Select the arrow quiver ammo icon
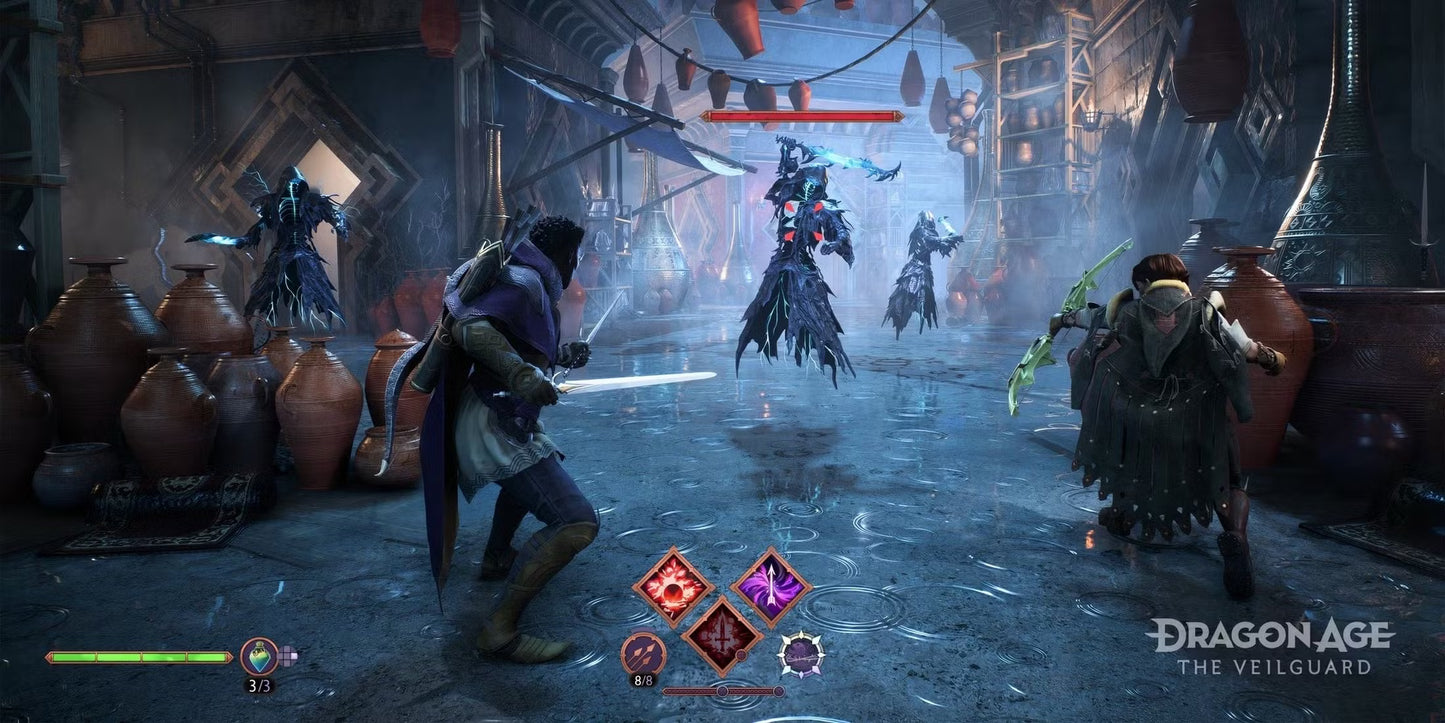Screen dimensions: 1445x723 (x=644, y=655)
